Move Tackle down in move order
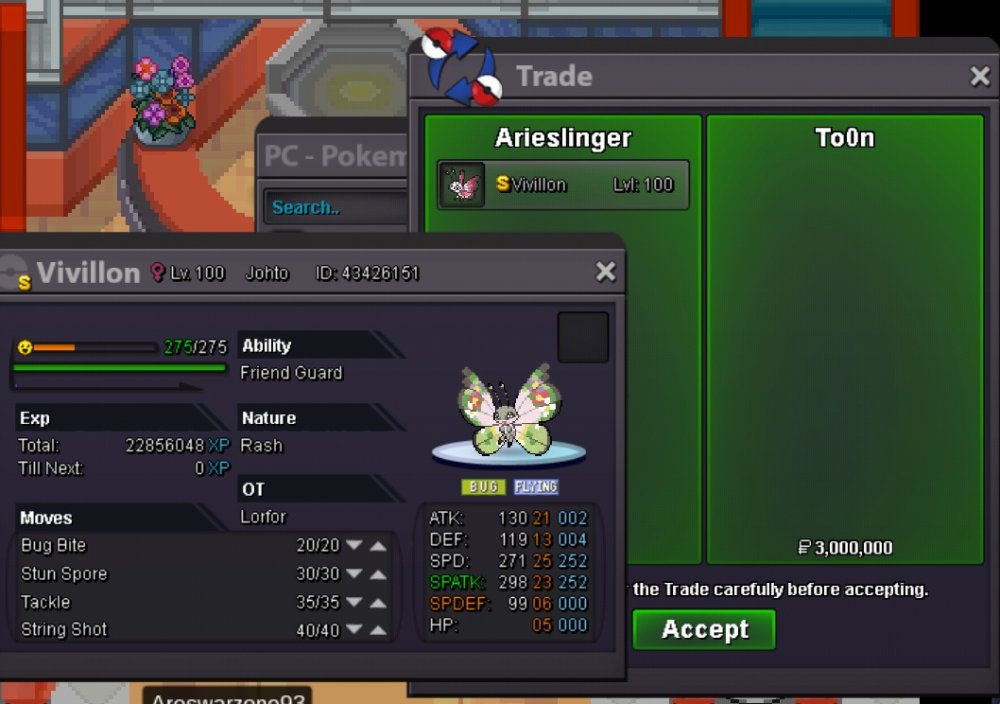1000x704 pixels. pyautogui.click(x=354, y=602)
